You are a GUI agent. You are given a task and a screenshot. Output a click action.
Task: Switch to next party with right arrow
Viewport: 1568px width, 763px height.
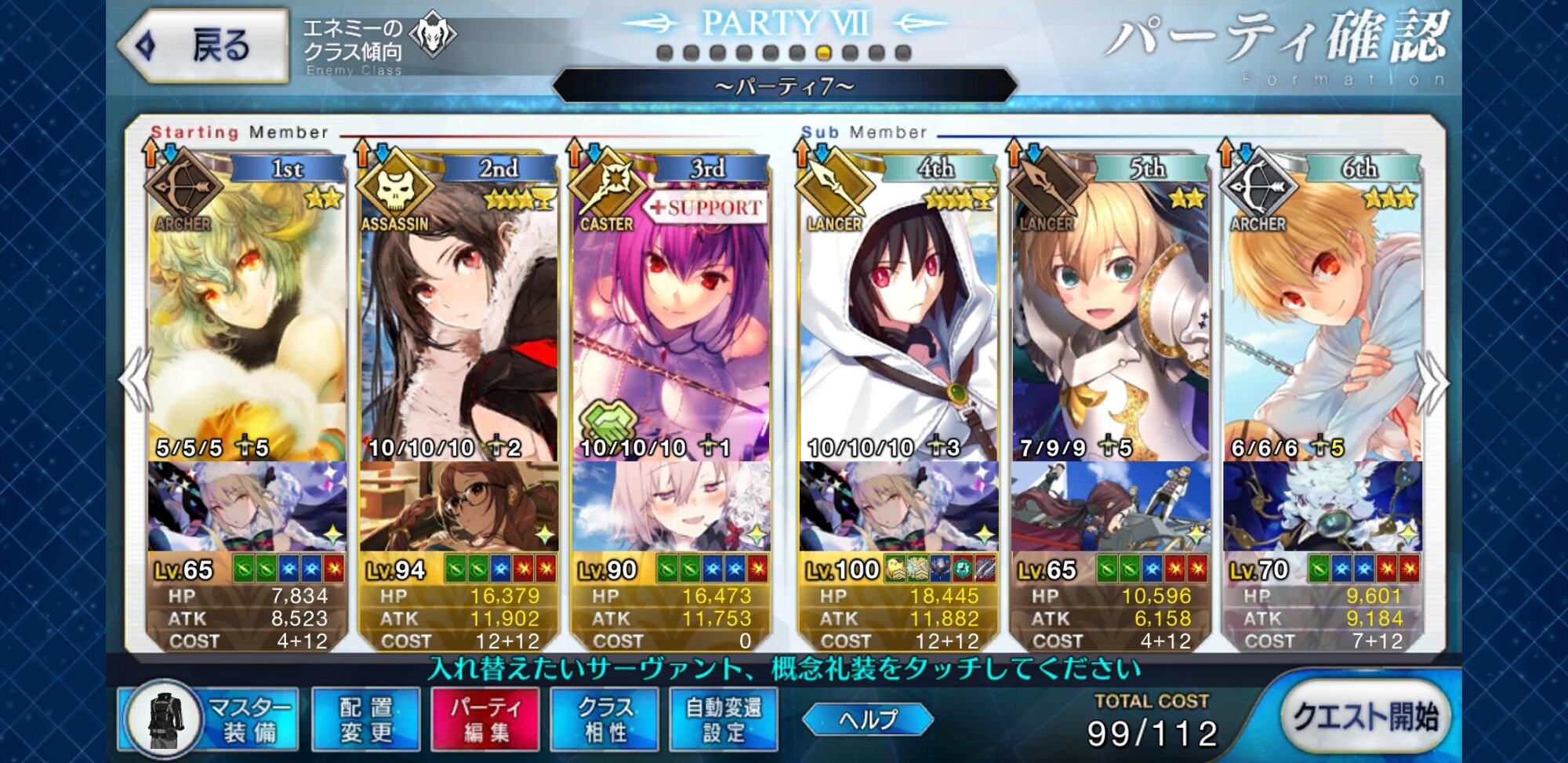pos(1433,382)
